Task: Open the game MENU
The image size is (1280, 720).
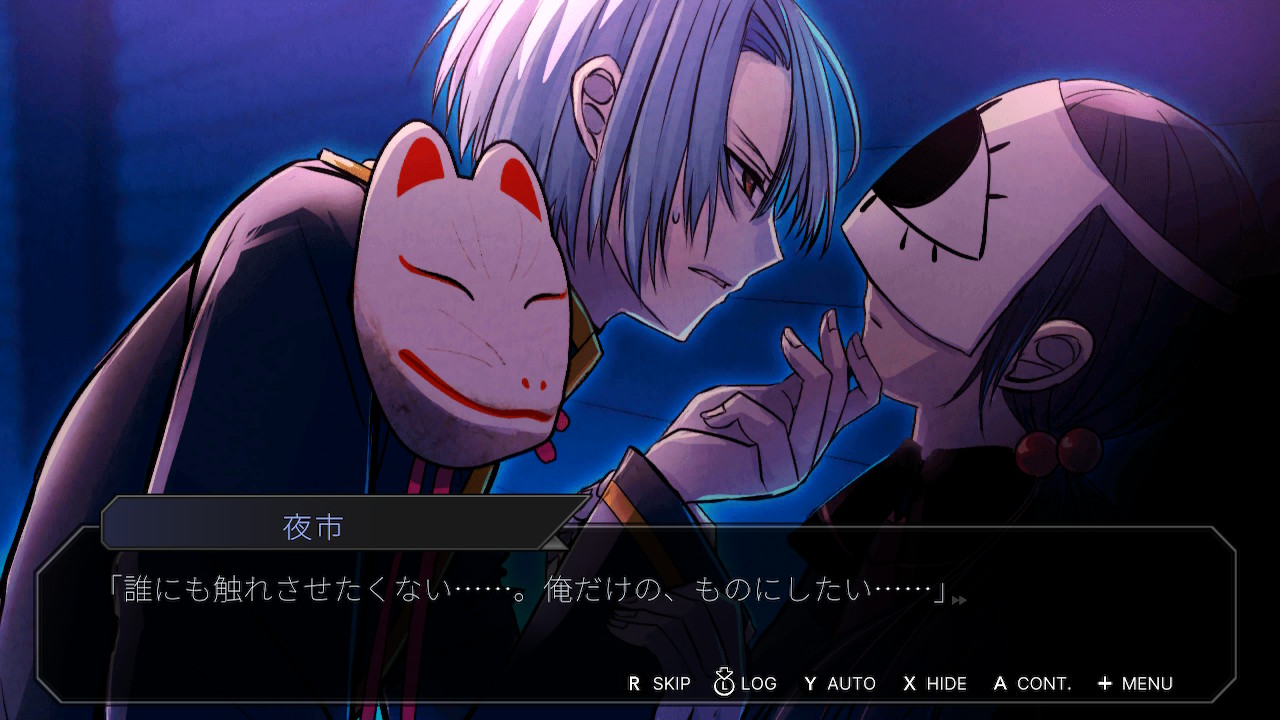Action: pos(1135,684)
